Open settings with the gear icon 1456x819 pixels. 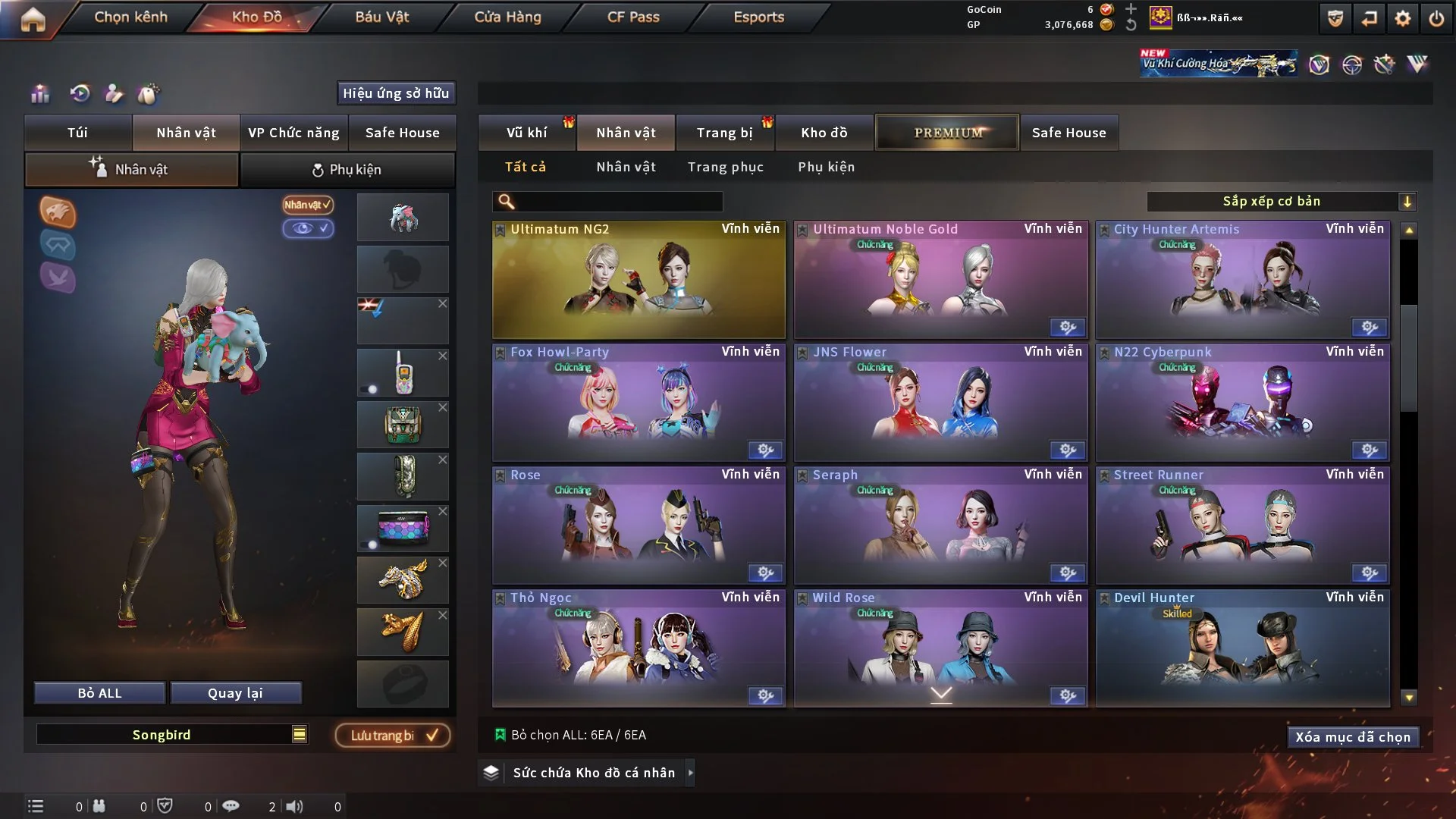coord(1403,19)
